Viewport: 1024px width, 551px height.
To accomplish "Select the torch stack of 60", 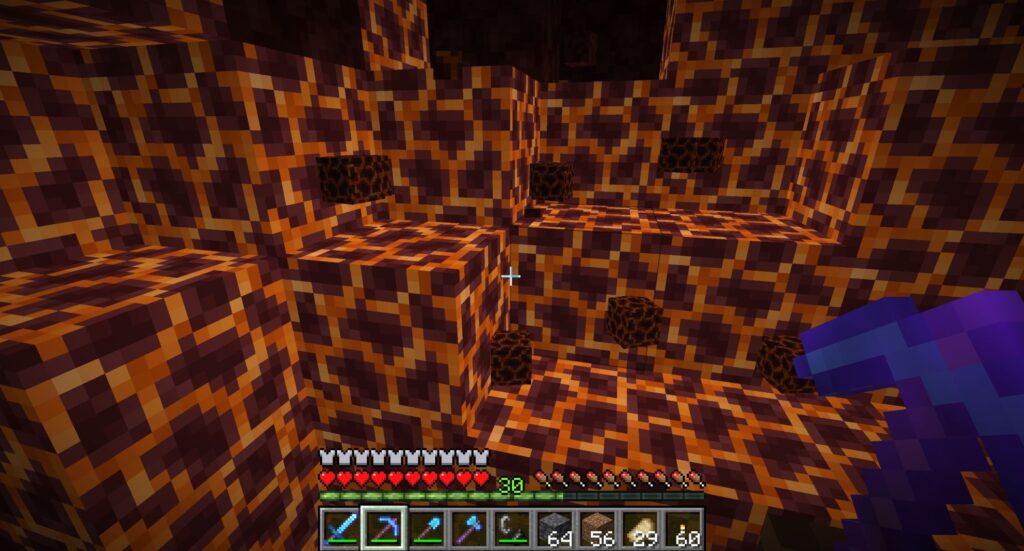I will [x=684, y=527].
